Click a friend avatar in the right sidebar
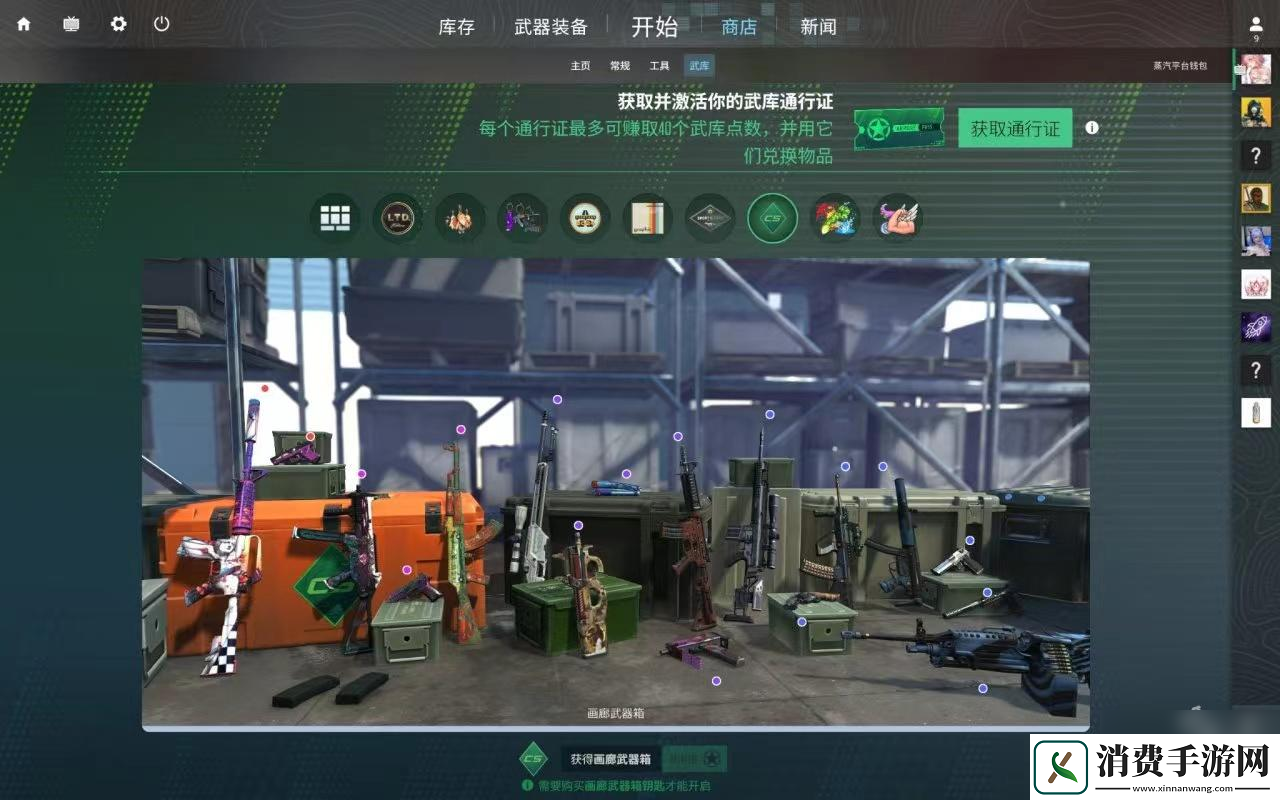The height and width of the screenshot is (800, 1280). (x=1256, y=113)
